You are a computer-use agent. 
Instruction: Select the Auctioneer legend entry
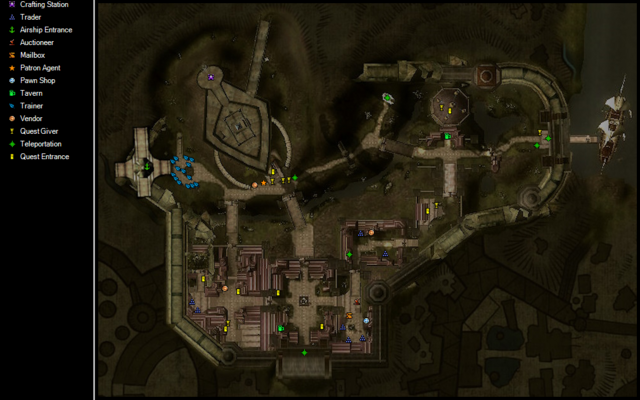(36, 43)
